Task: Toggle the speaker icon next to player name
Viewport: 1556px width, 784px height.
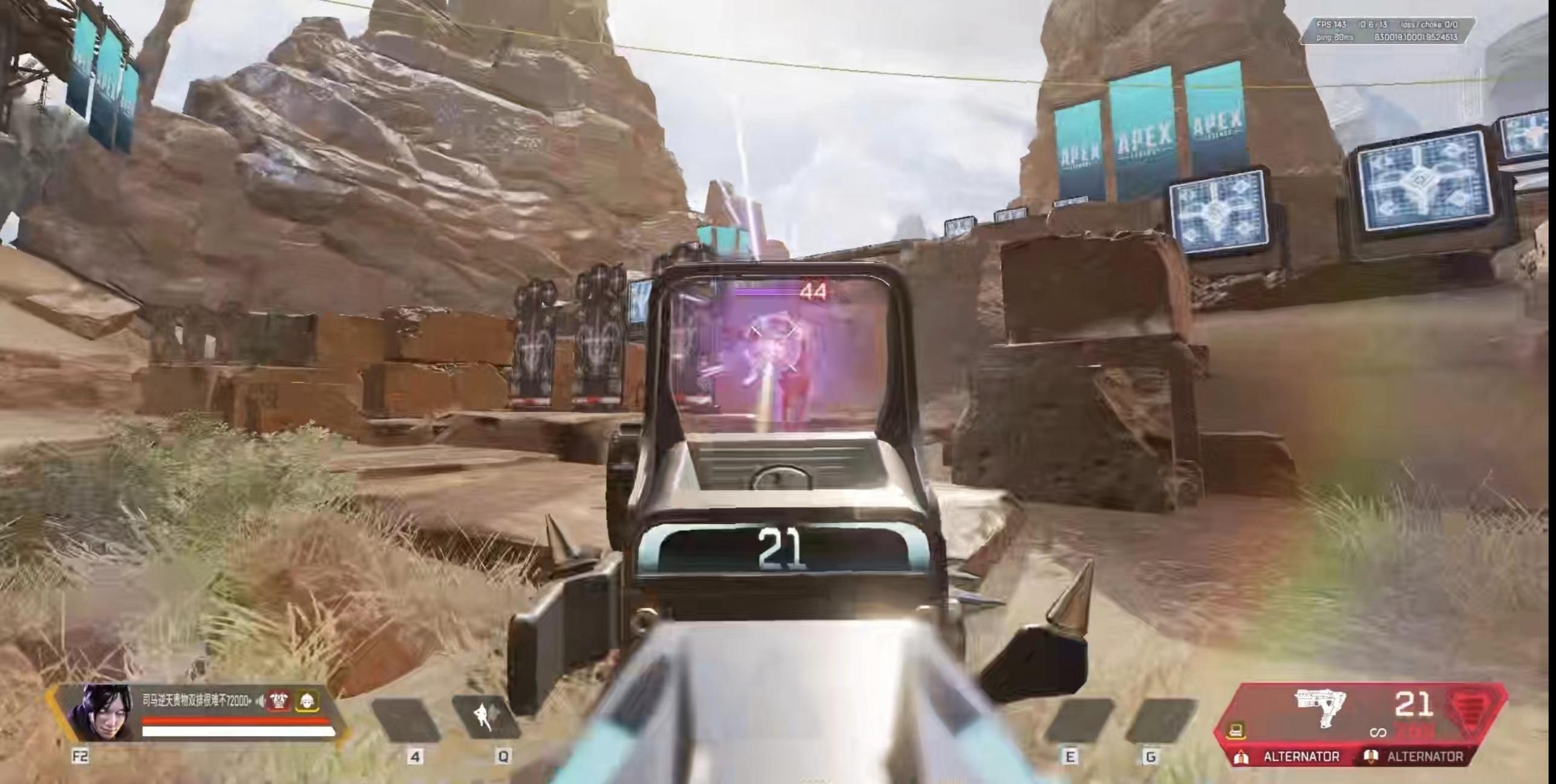Action: [261, 701]
